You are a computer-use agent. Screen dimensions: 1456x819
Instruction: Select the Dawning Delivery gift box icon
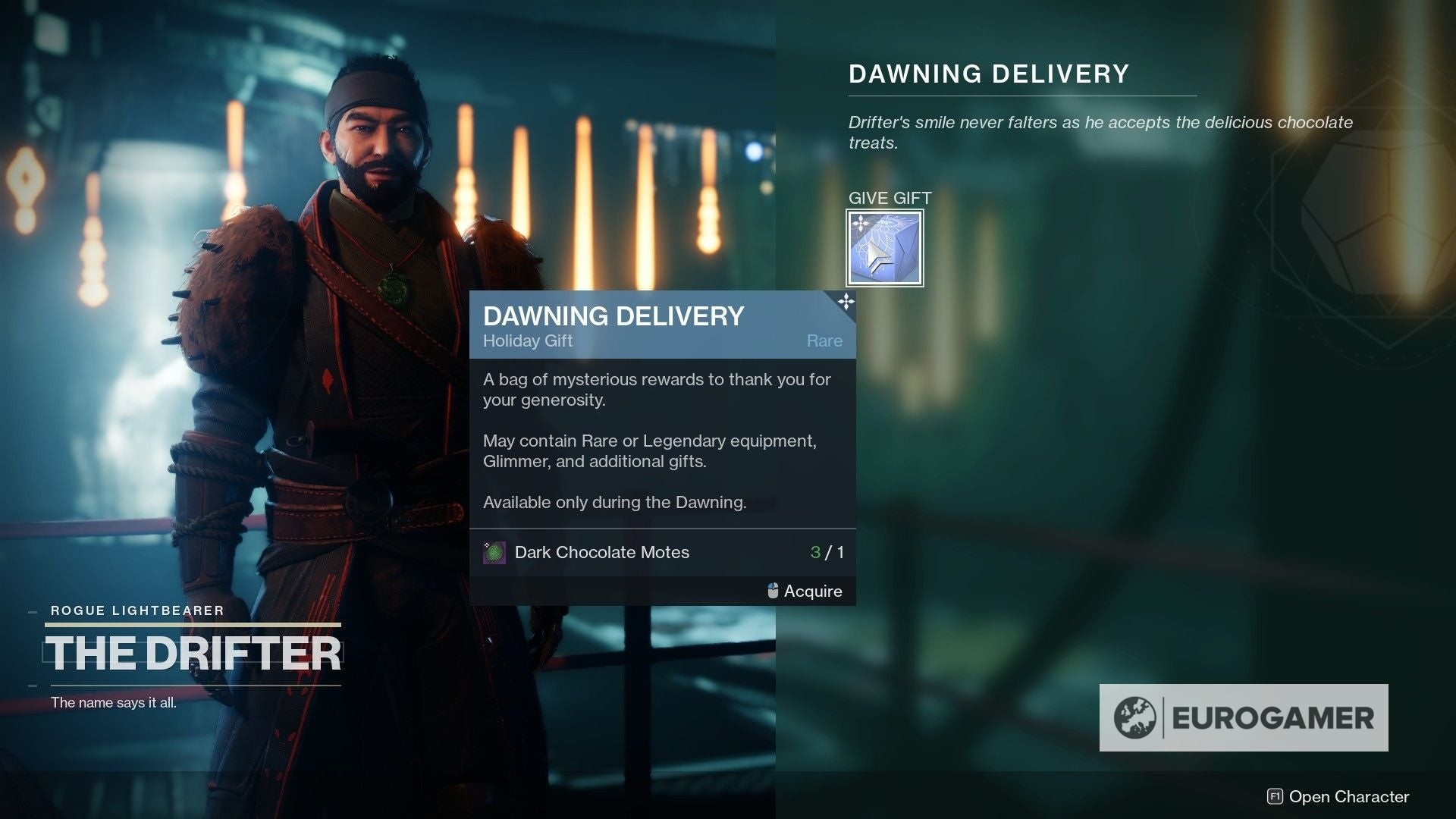coord(884,249)
